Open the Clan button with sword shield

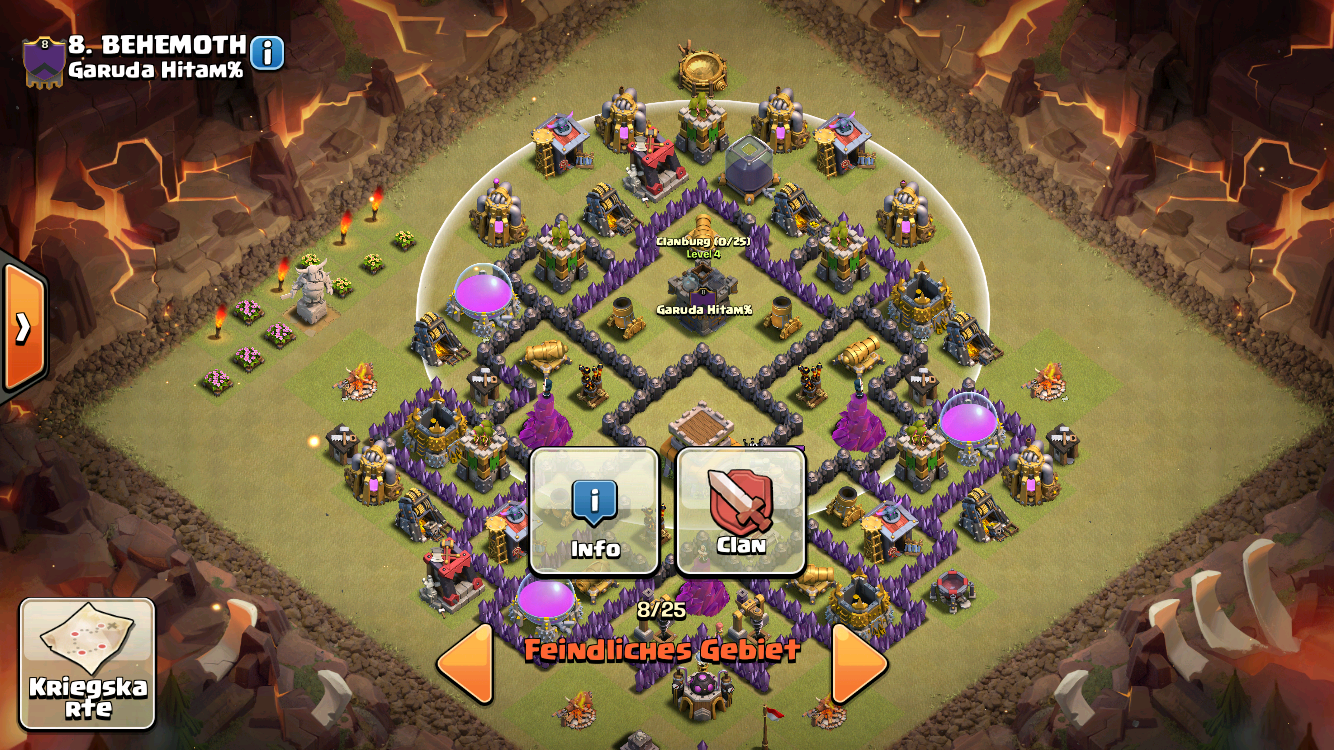tap(741, 511)
